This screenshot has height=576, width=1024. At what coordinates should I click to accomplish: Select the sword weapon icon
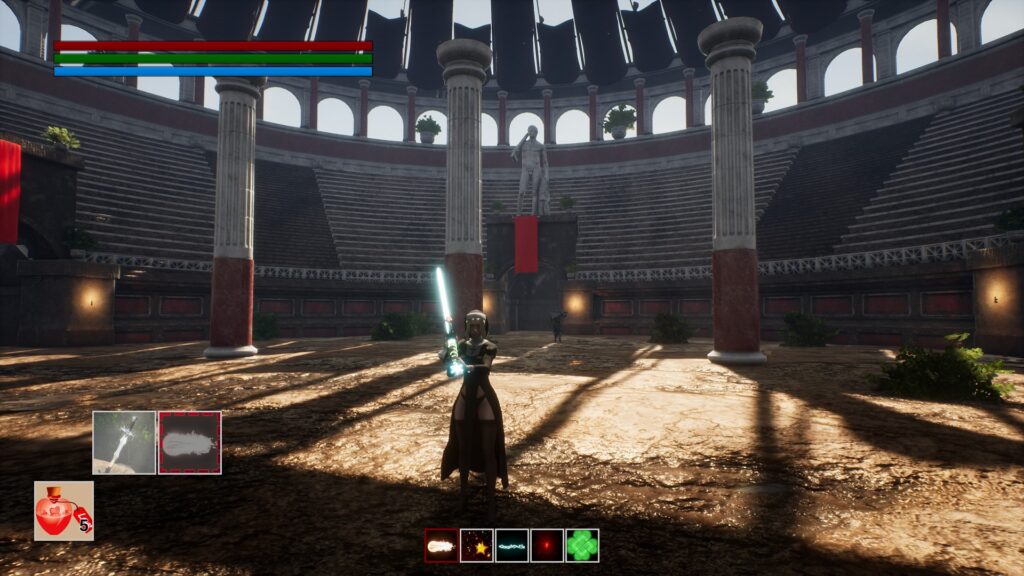click(x=124, y=442)
